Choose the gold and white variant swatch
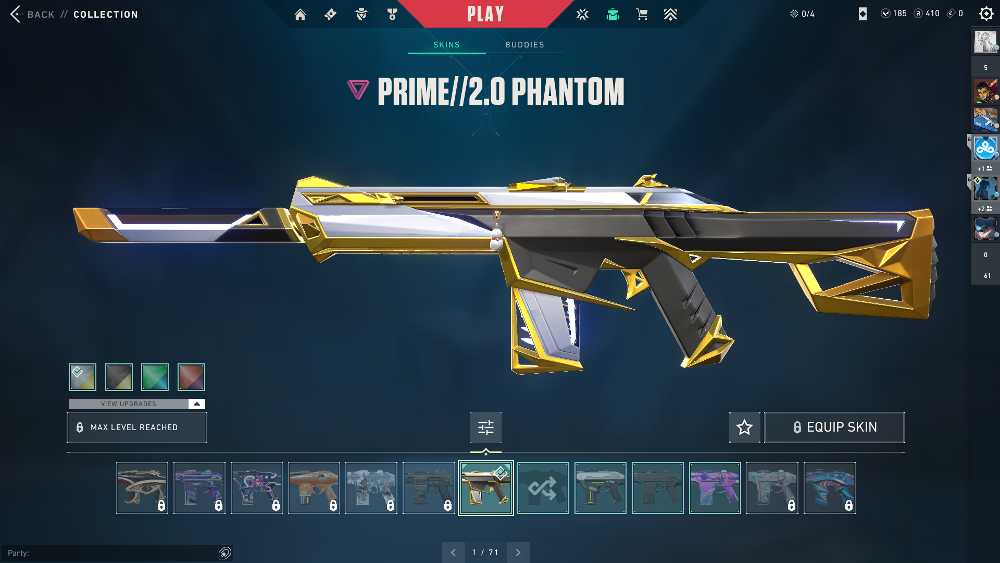 point(83,376)
